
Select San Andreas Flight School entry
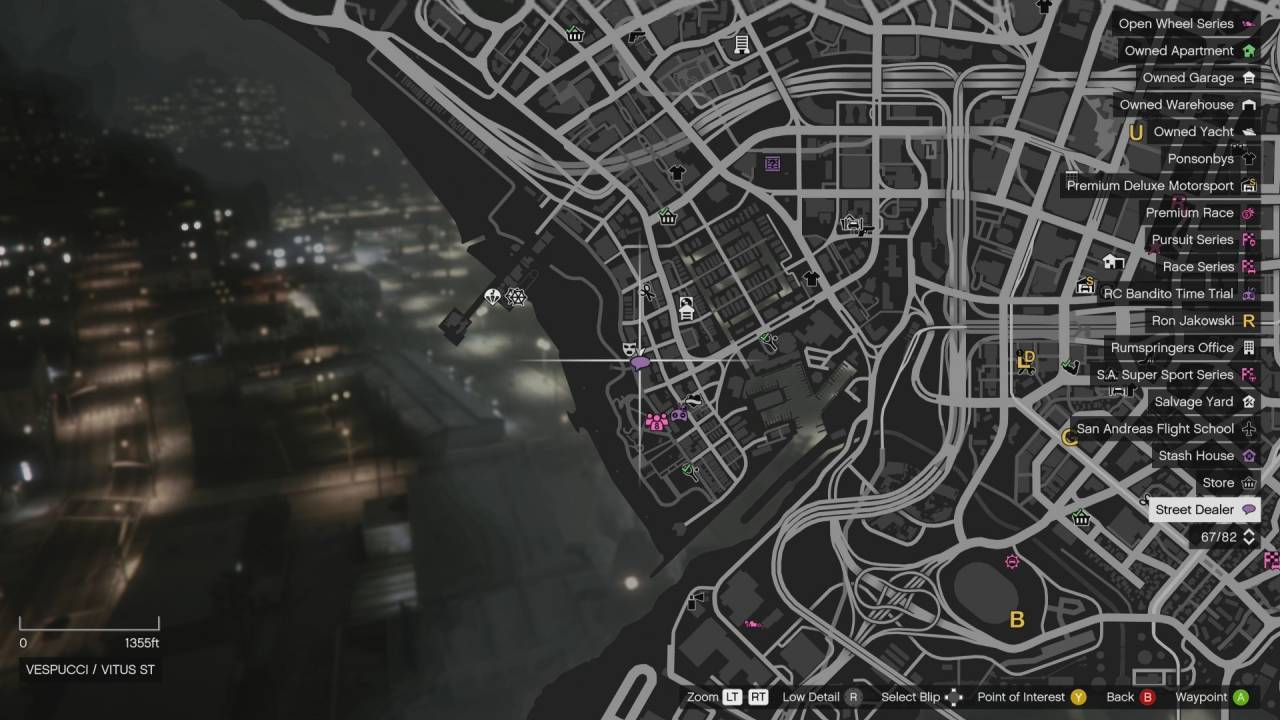tap(1164, 429)
